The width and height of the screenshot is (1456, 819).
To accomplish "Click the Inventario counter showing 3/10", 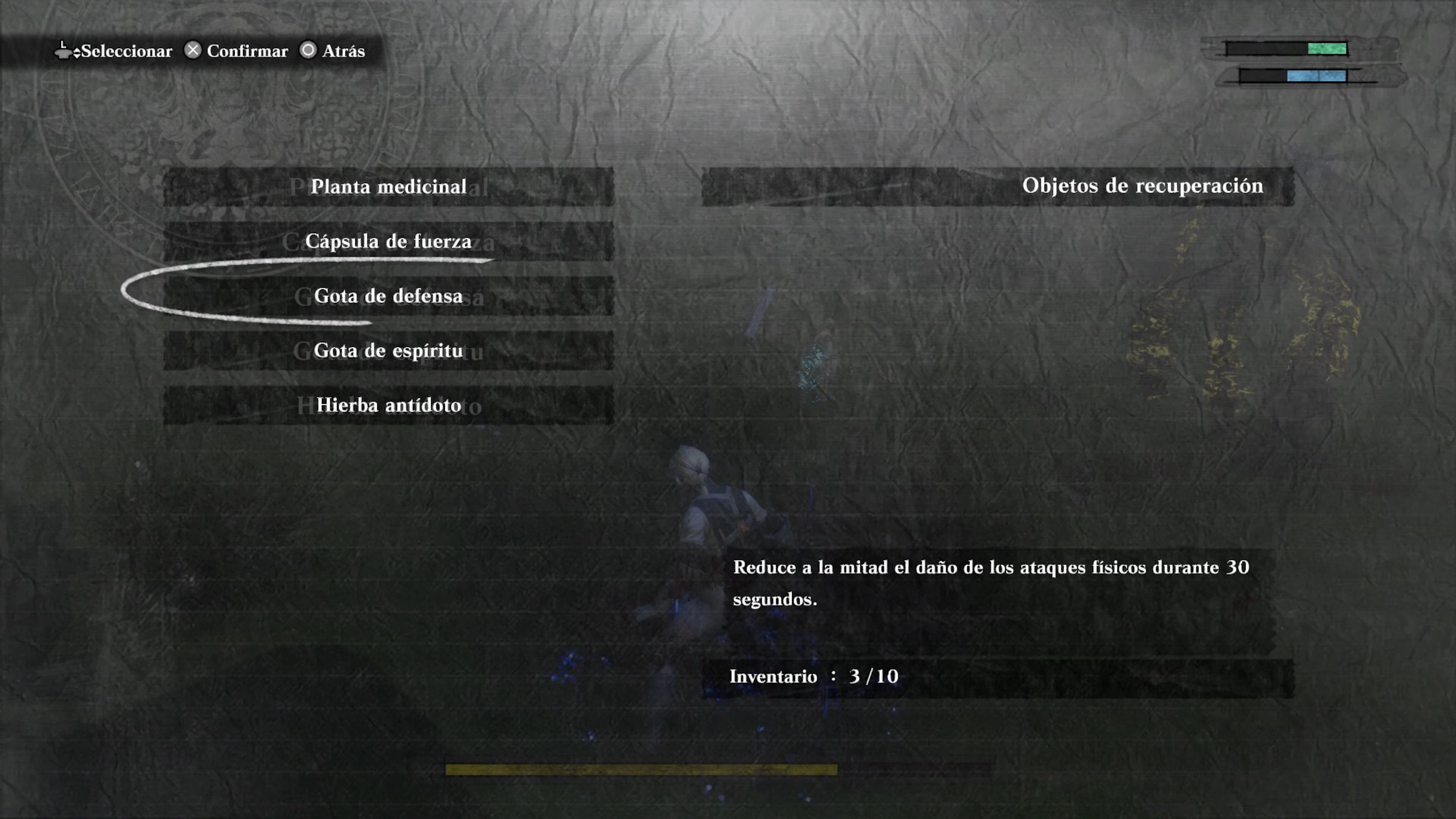I will (x=814, y=676).
